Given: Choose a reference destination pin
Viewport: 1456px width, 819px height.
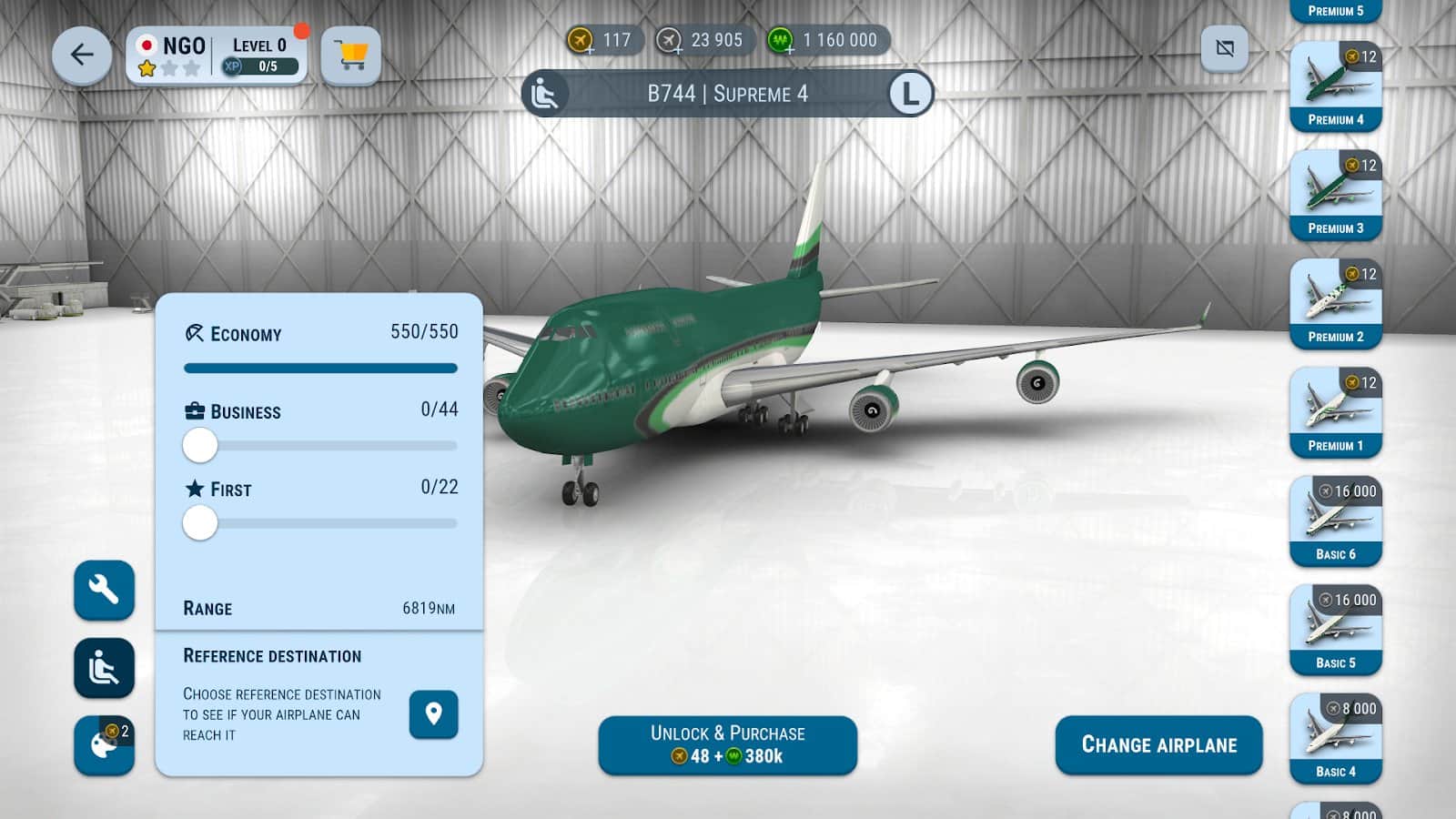Looking at the screenshot, I should [433, 714].
